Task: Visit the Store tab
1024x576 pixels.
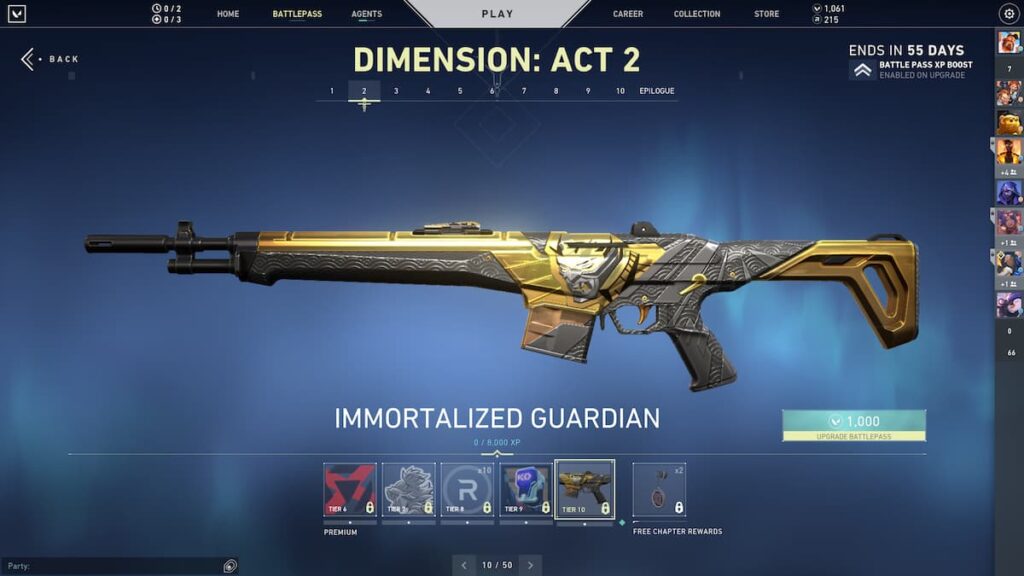Action: (767, 14)
